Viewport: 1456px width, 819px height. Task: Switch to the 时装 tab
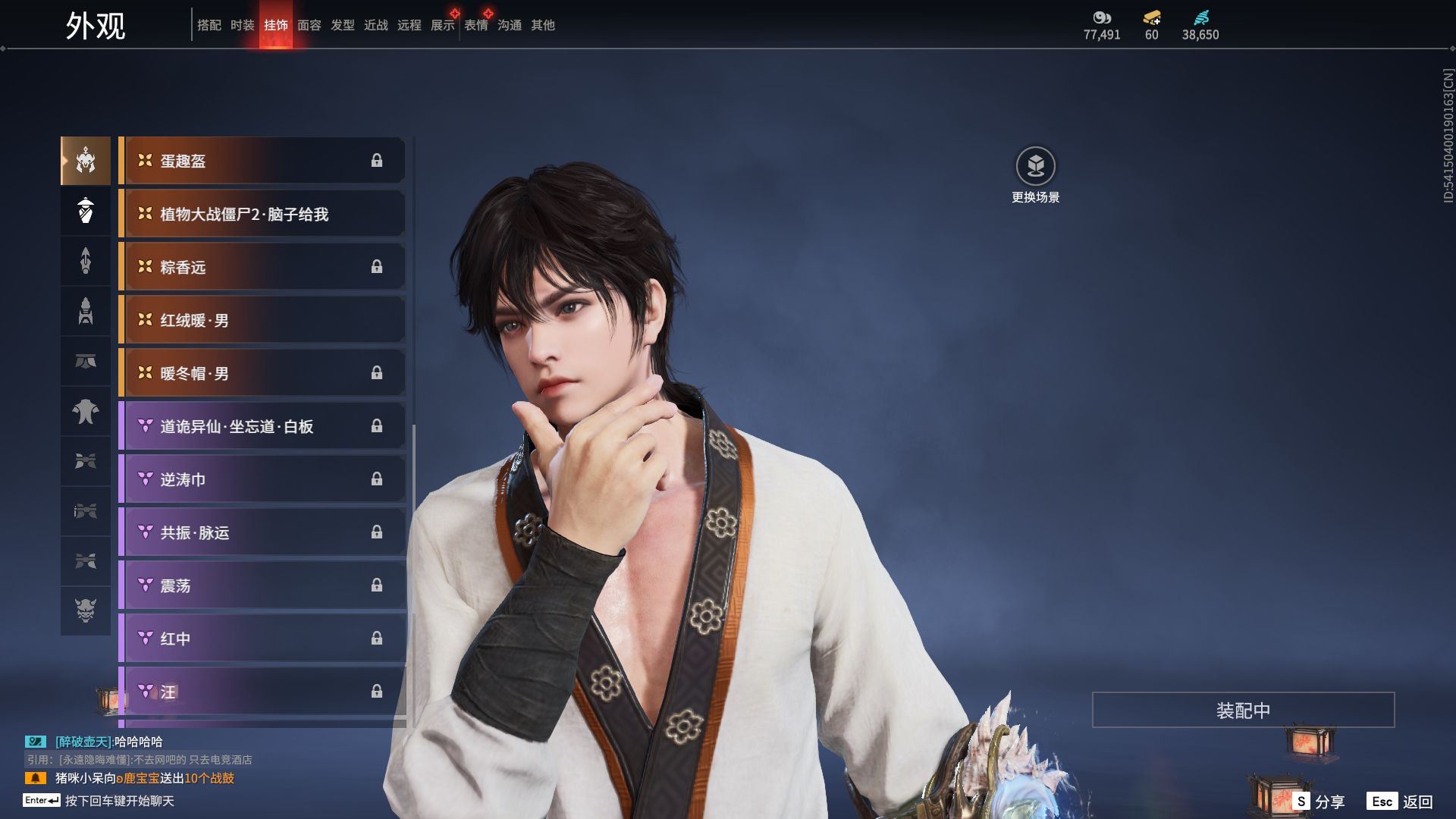click(242, 25)
